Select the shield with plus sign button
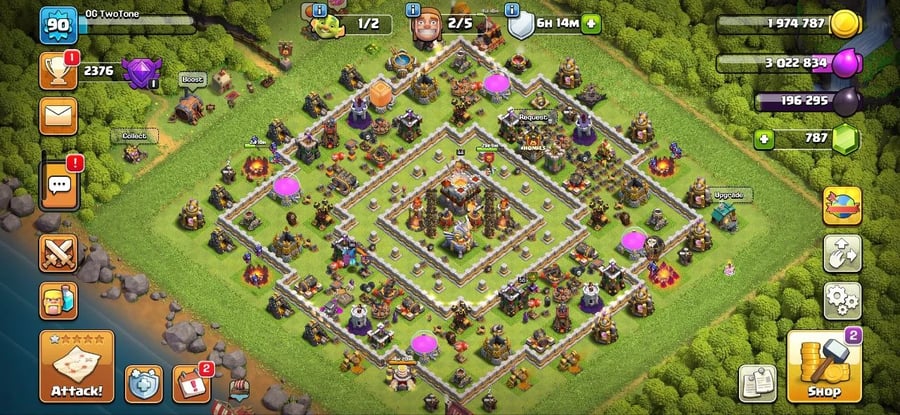The image size is (900, 415). coord(143,383)
